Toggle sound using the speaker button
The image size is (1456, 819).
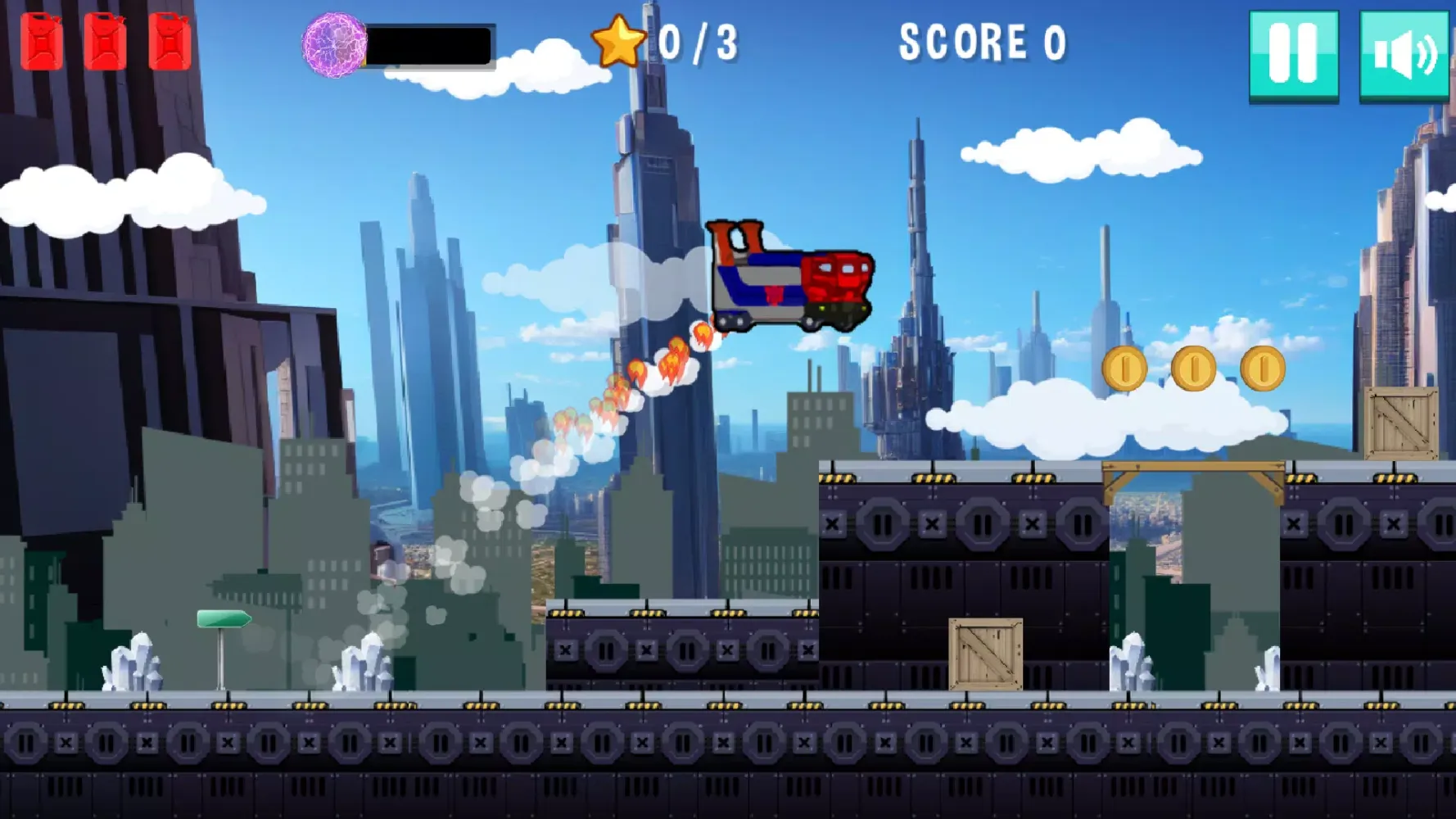pyautogui.click(x=1403, y=53)
